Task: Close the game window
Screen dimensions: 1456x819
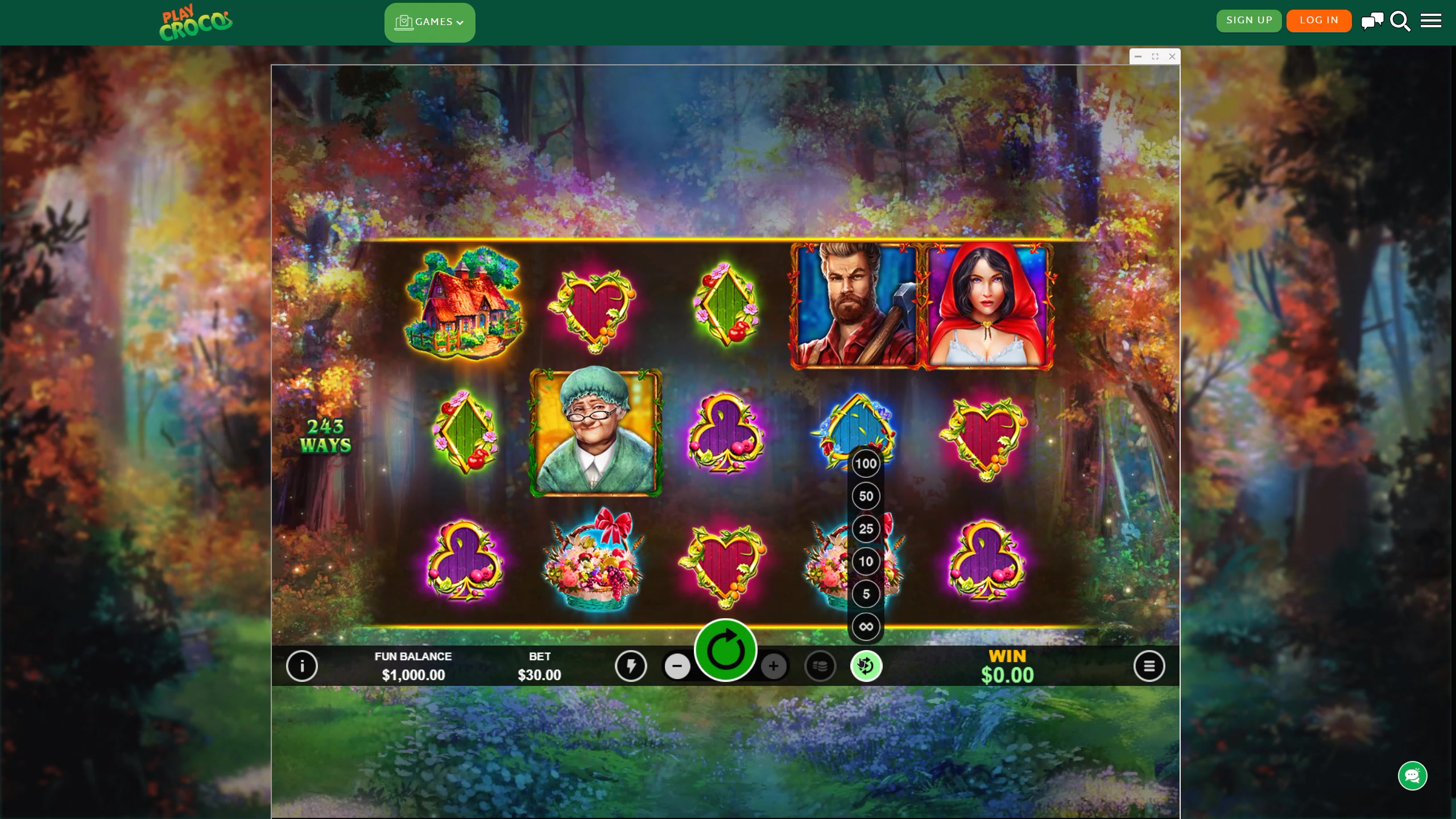Action: tap(1172, 56)
